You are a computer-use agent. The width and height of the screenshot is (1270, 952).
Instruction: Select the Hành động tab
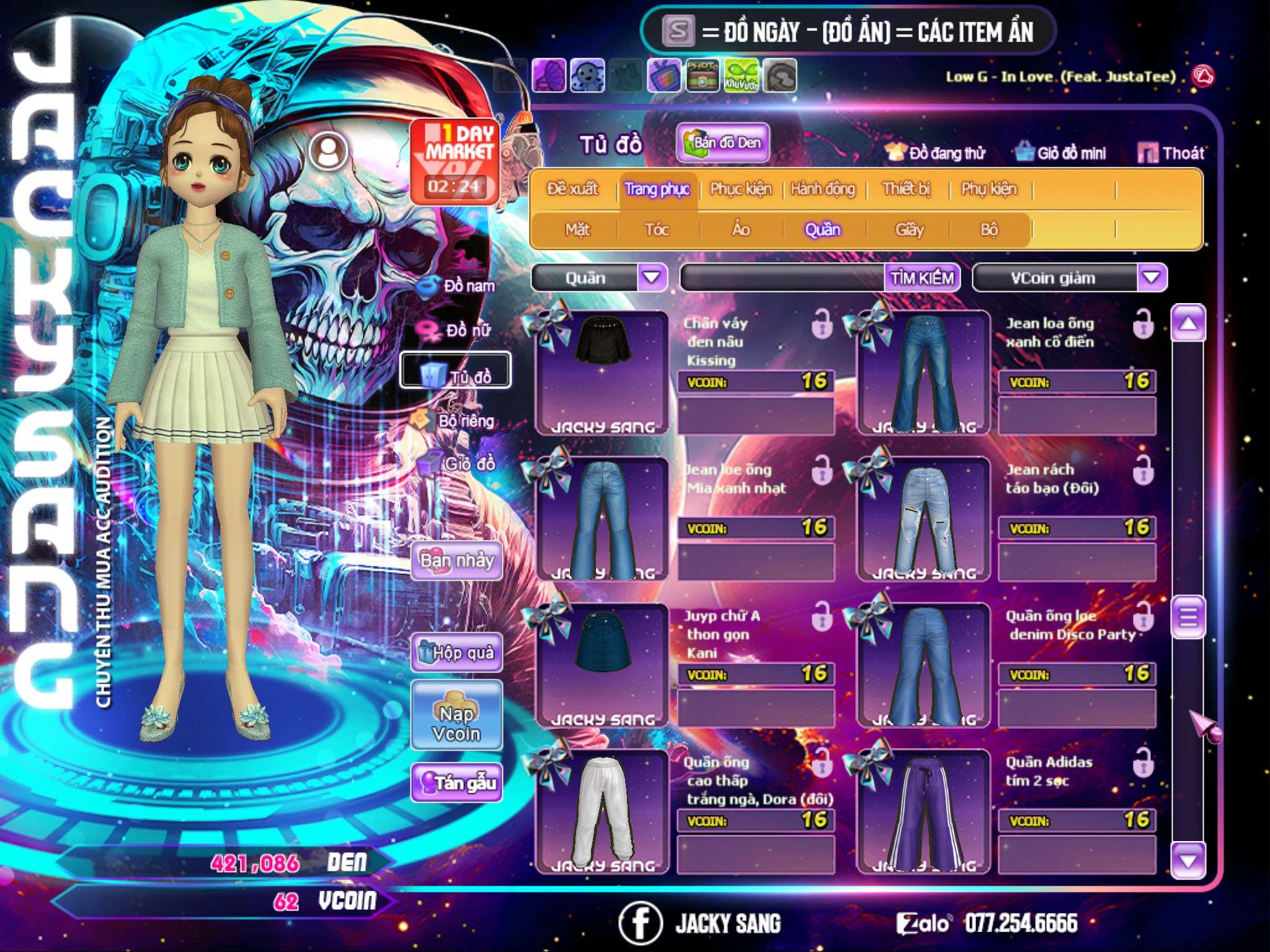point(823,189)
